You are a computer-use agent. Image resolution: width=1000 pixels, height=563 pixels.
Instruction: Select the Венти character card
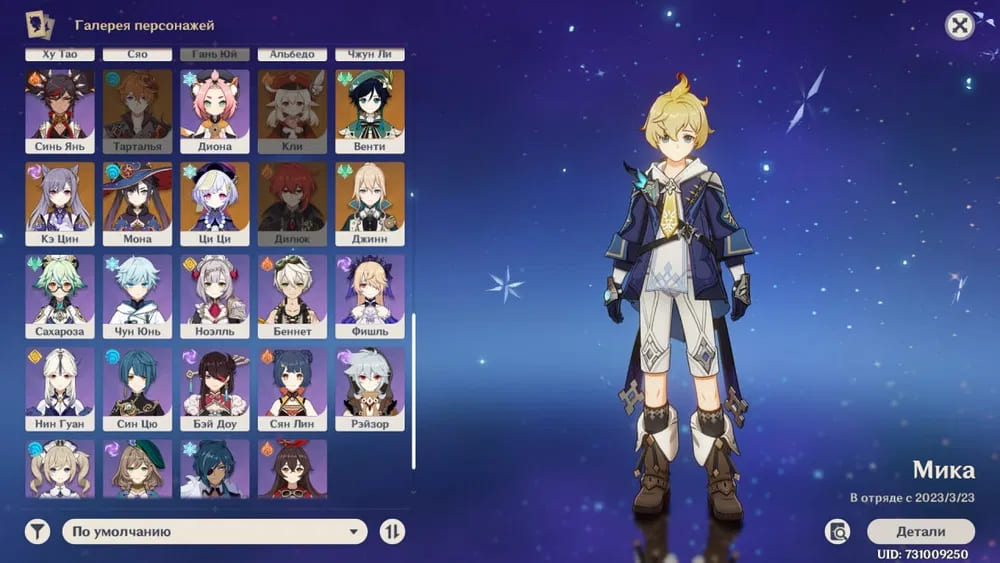pos(370,110)
